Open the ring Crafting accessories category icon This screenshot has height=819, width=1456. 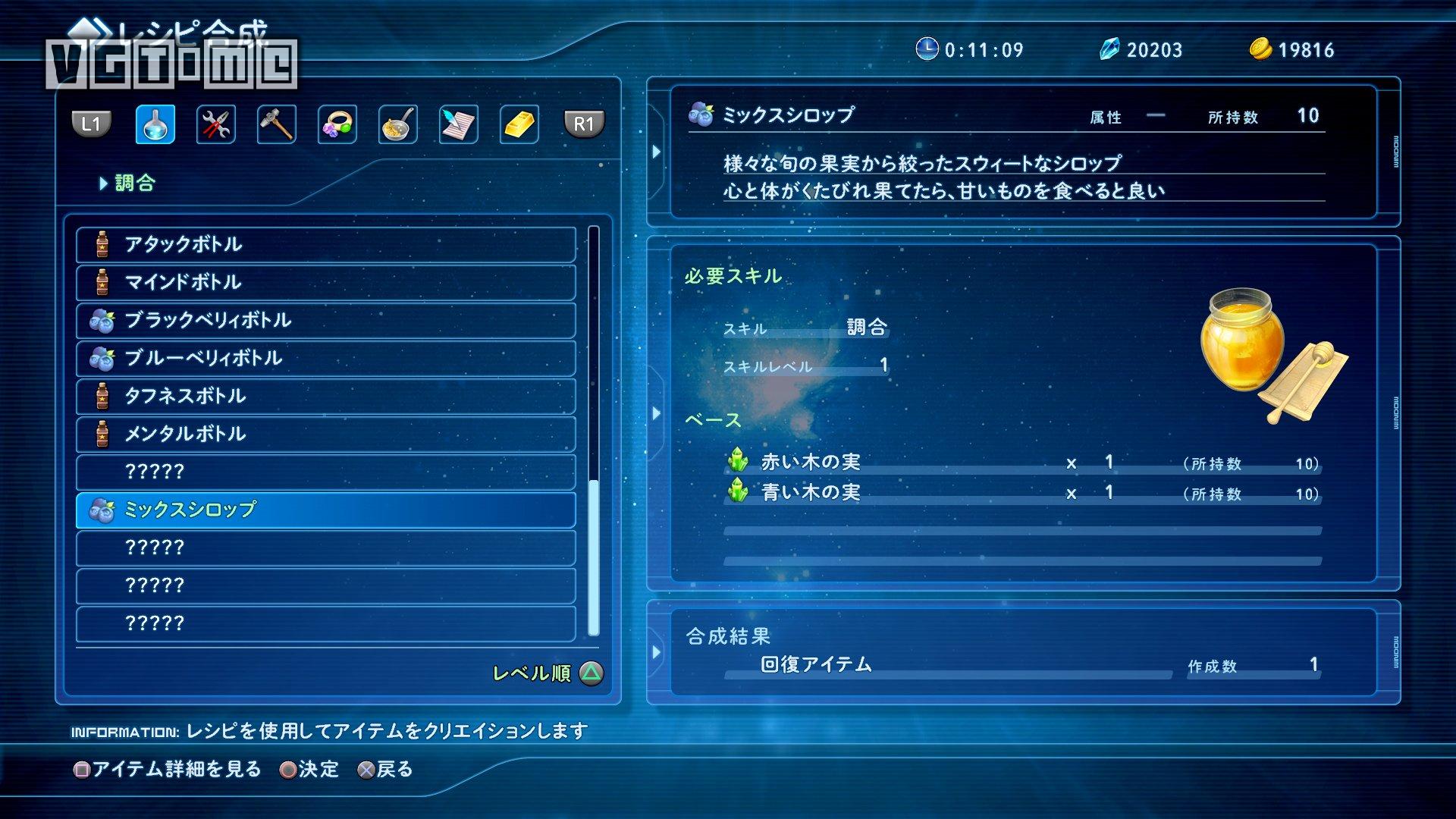pos(336,125)
